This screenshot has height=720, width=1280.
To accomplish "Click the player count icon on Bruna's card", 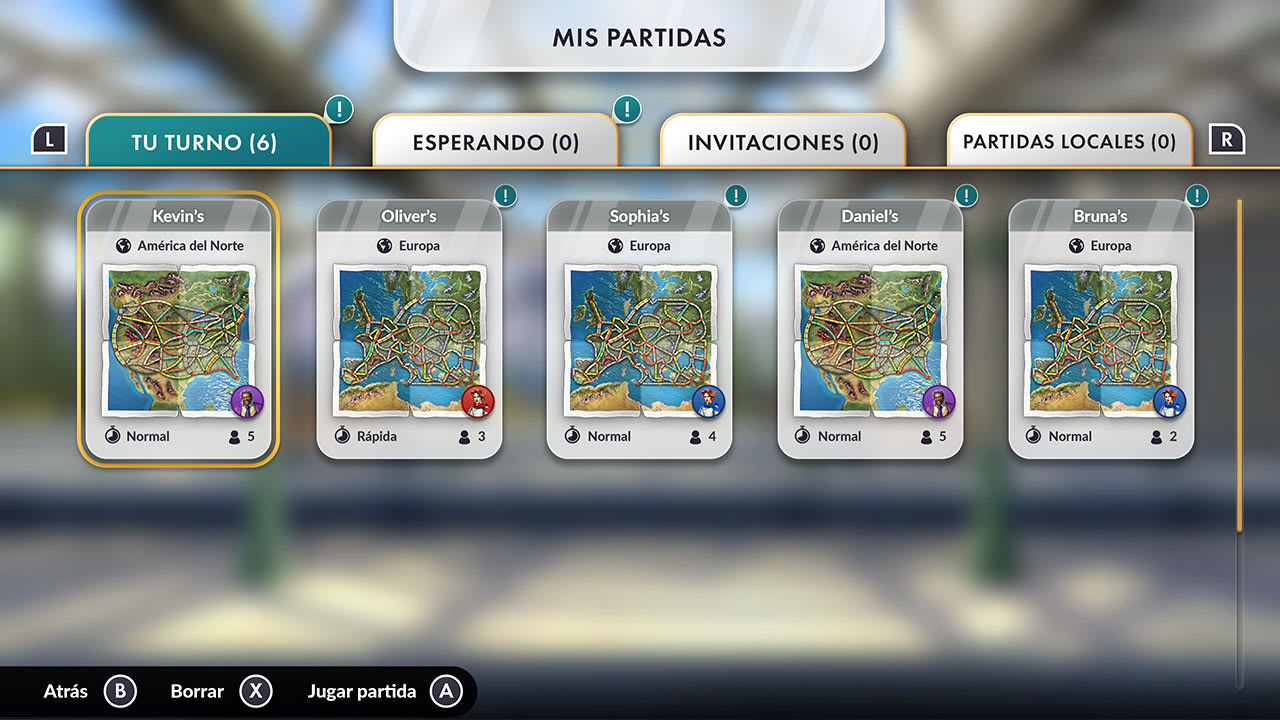I will [1155, 435].
